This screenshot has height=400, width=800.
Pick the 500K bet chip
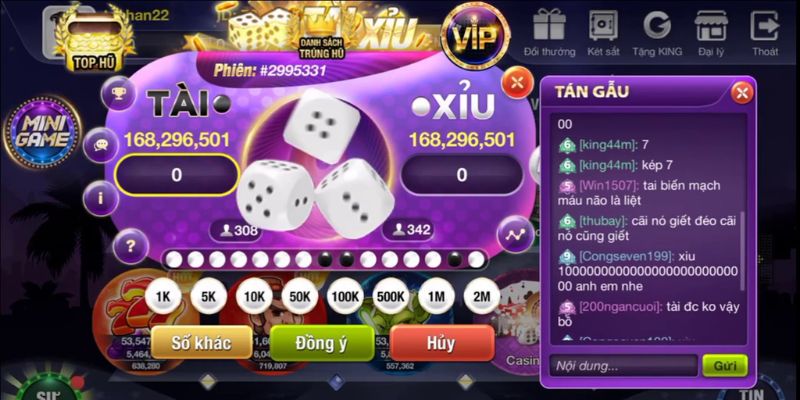pos(390,296)
